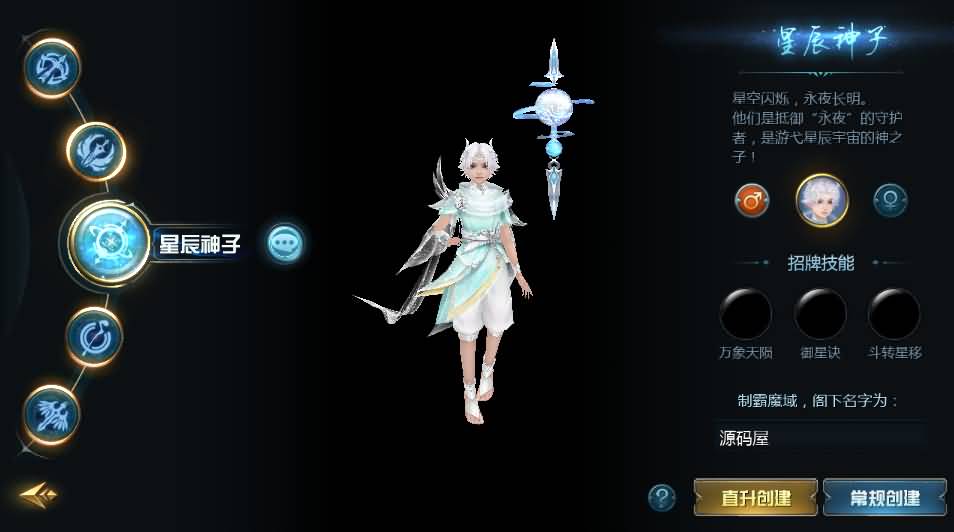Pick the circular-arrow class icon
This screenshot has width=954, height=532.
pyautogui.click(x=95, y=337)
